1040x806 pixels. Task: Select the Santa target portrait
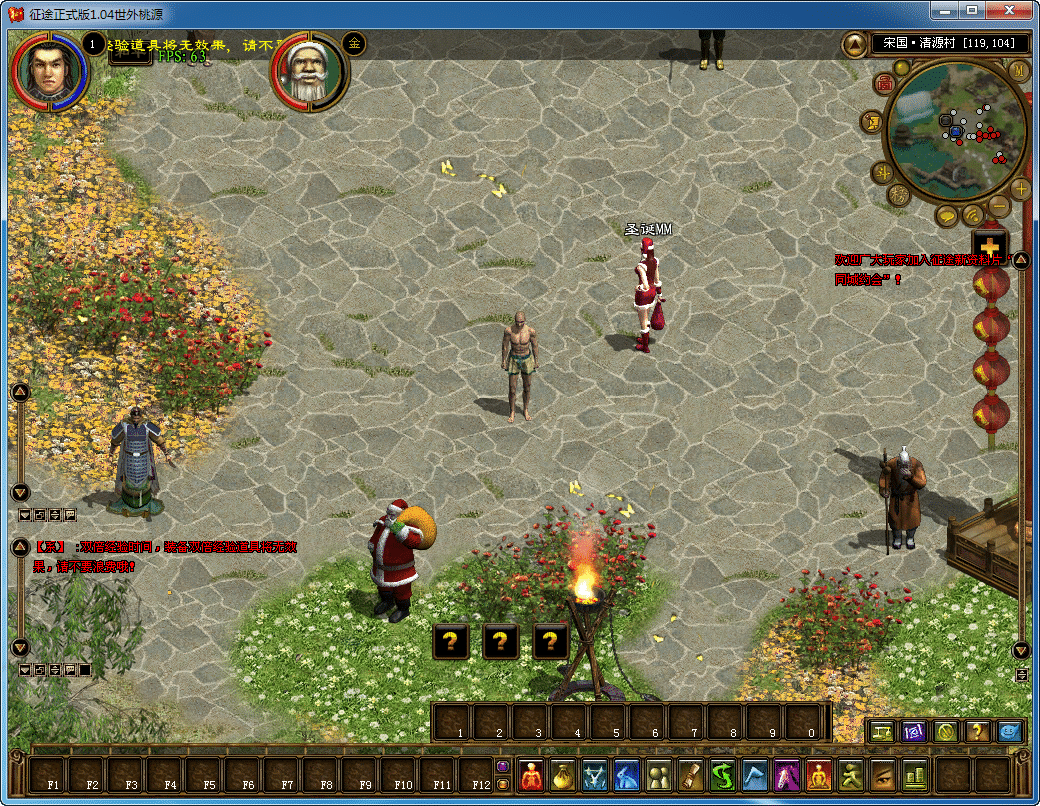tap(309, 73)
